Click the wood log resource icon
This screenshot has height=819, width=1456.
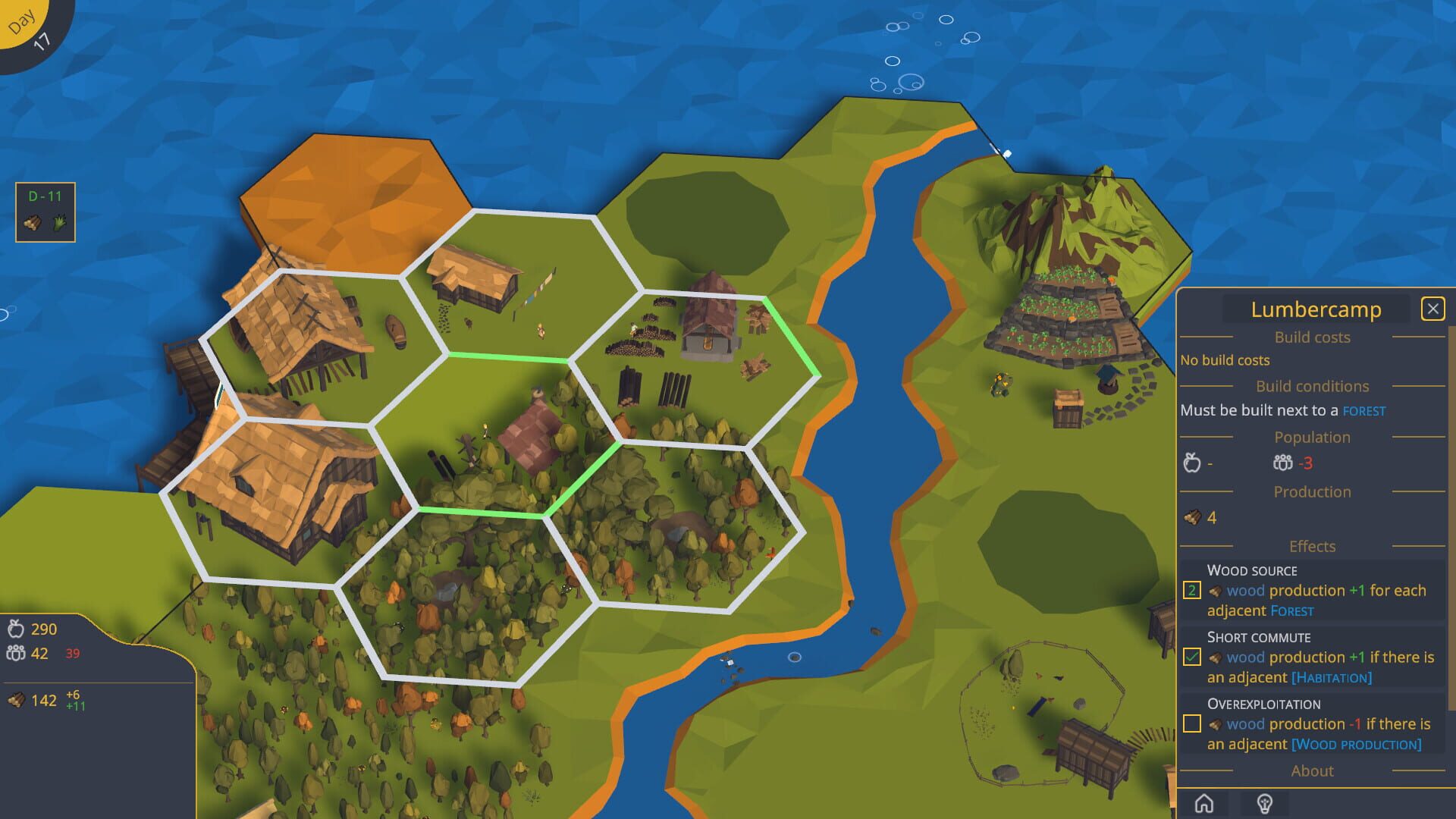(16, 698)
